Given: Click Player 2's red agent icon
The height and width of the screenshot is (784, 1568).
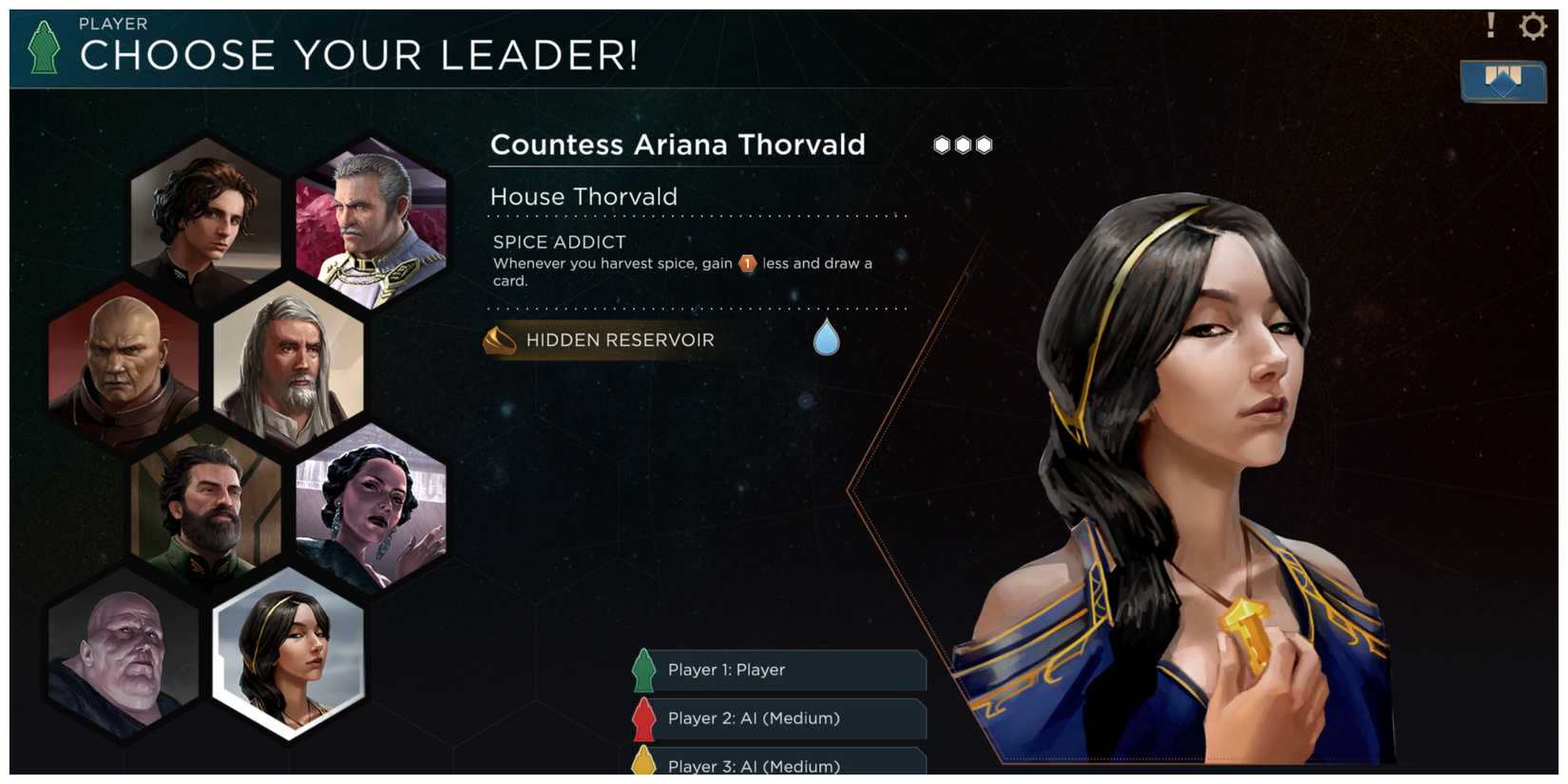Looking at the screenshot, I should click(642, 719).
